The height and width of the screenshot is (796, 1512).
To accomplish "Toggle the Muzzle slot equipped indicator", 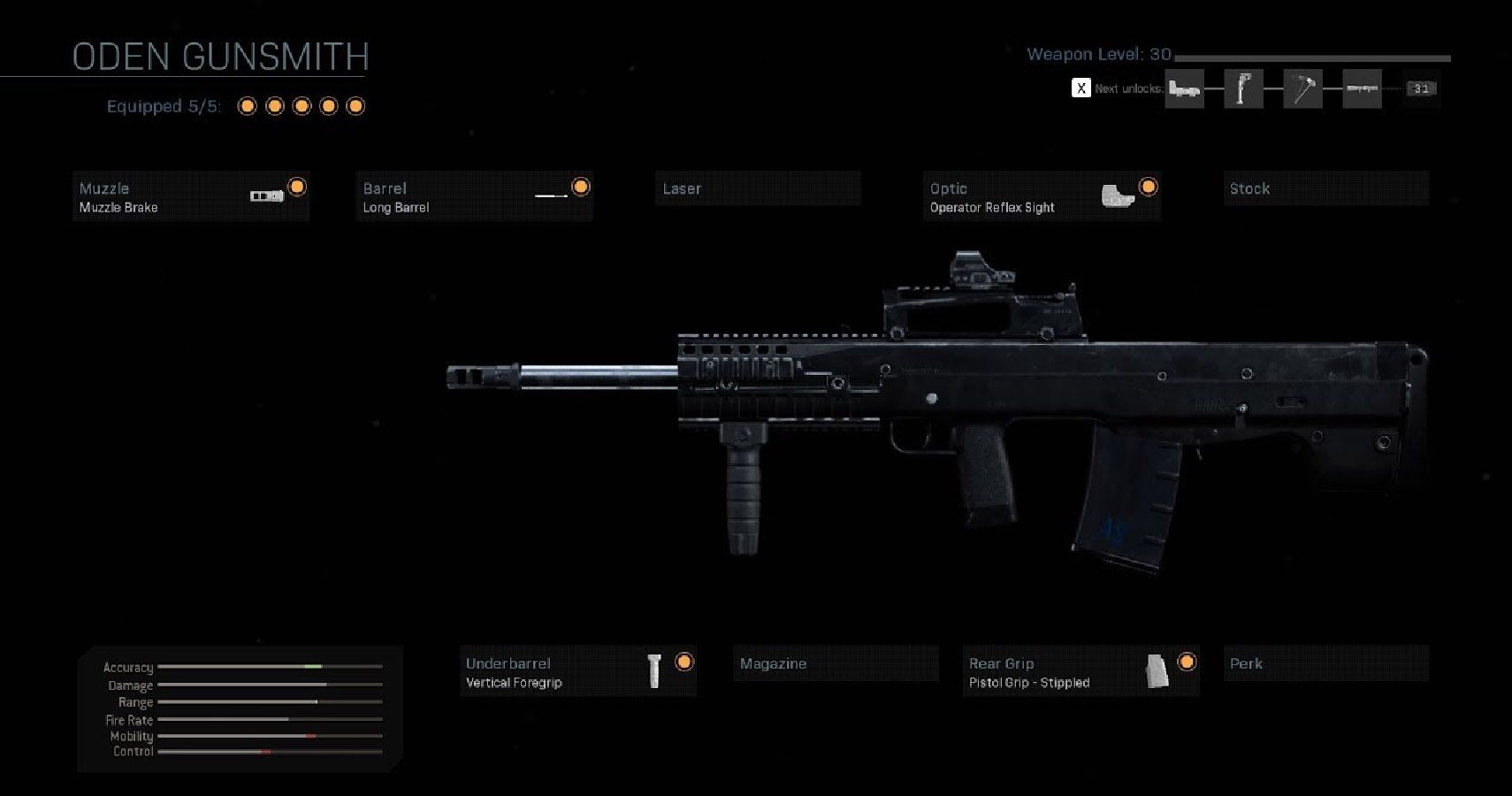I will pos(298,187).
